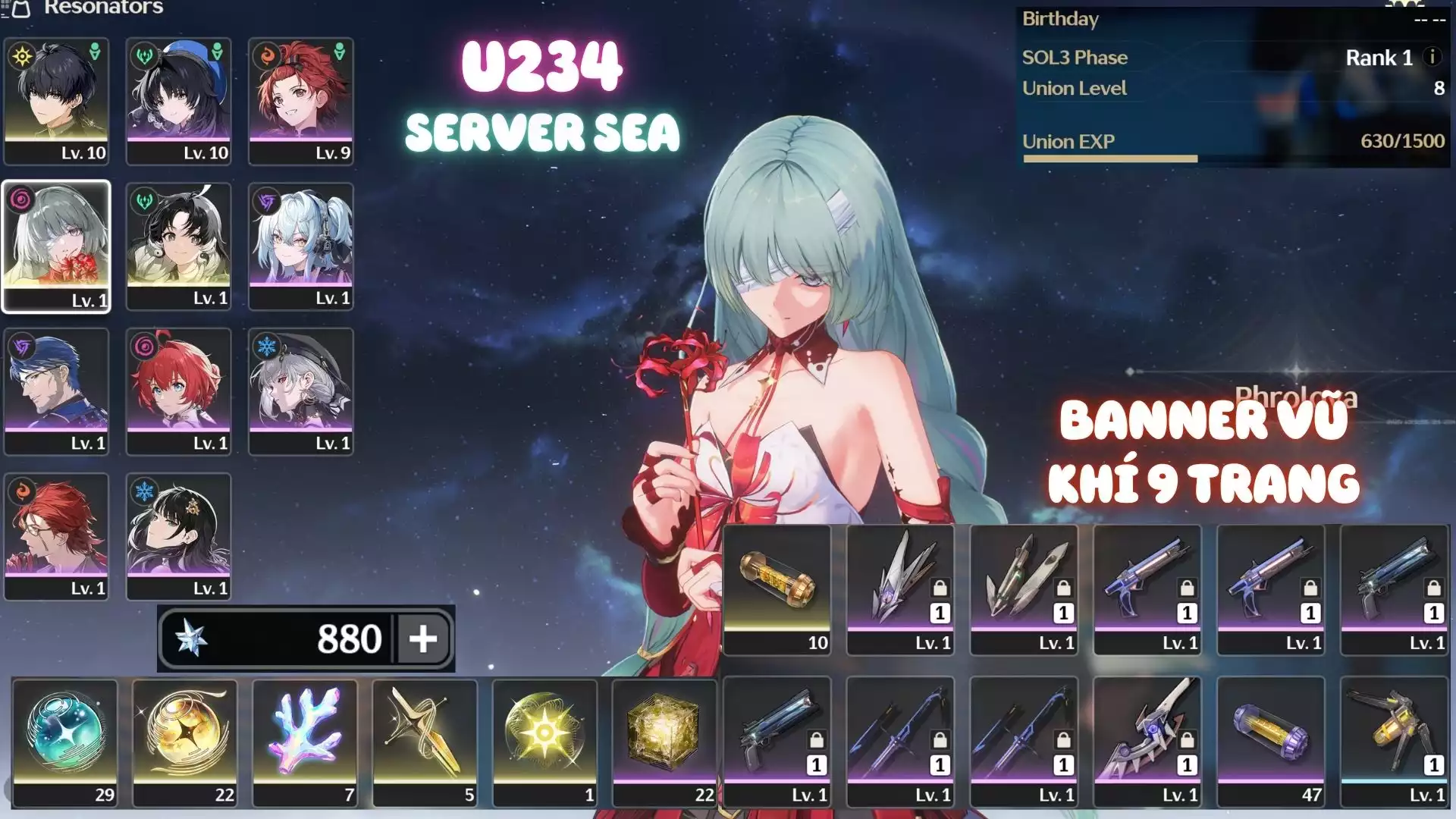
Task: Select the yellow sphere item with count 1
Action: [544, 742]
